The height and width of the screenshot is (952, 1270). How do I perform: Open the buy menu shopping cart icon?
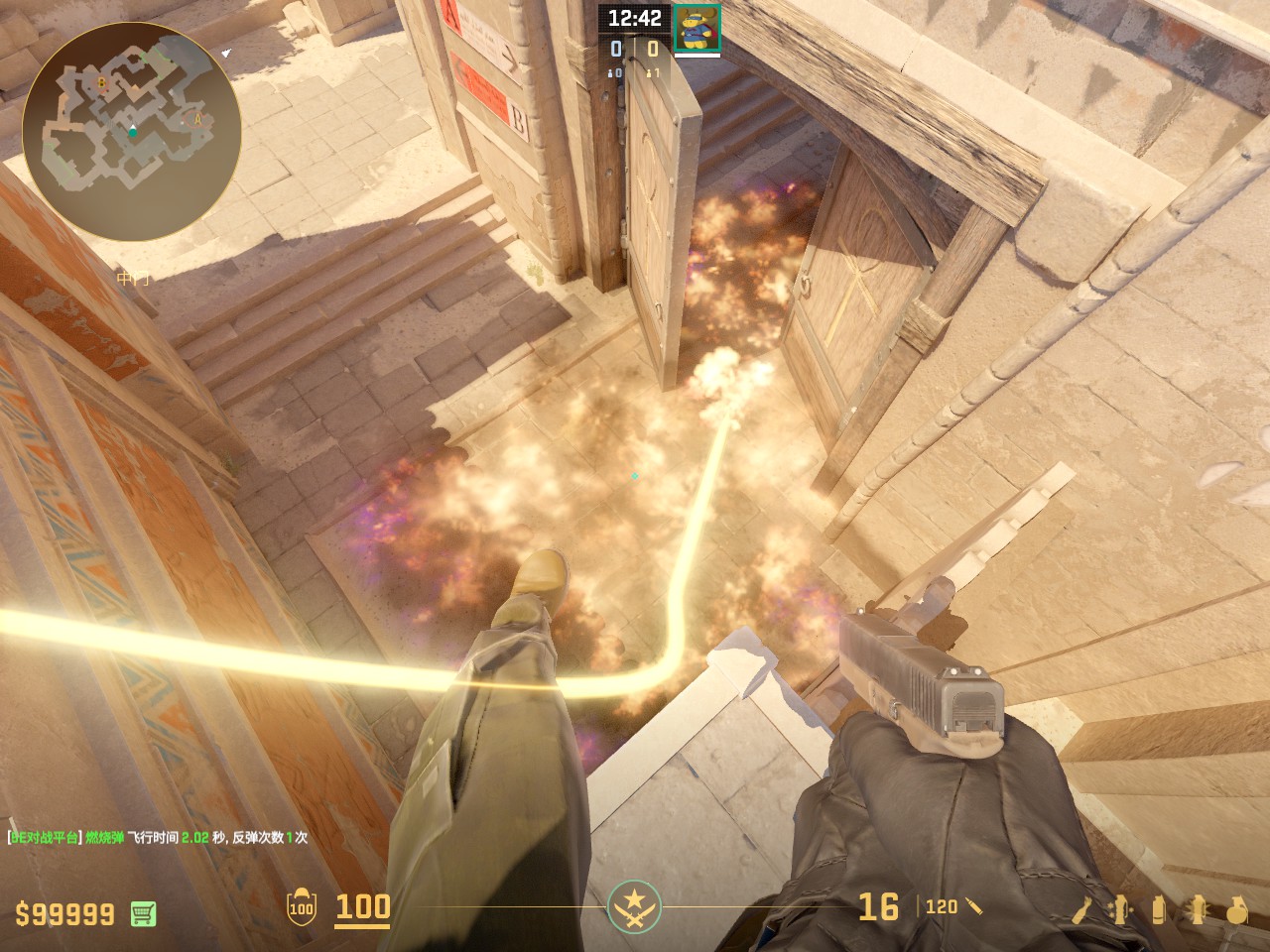coord(143,913)
